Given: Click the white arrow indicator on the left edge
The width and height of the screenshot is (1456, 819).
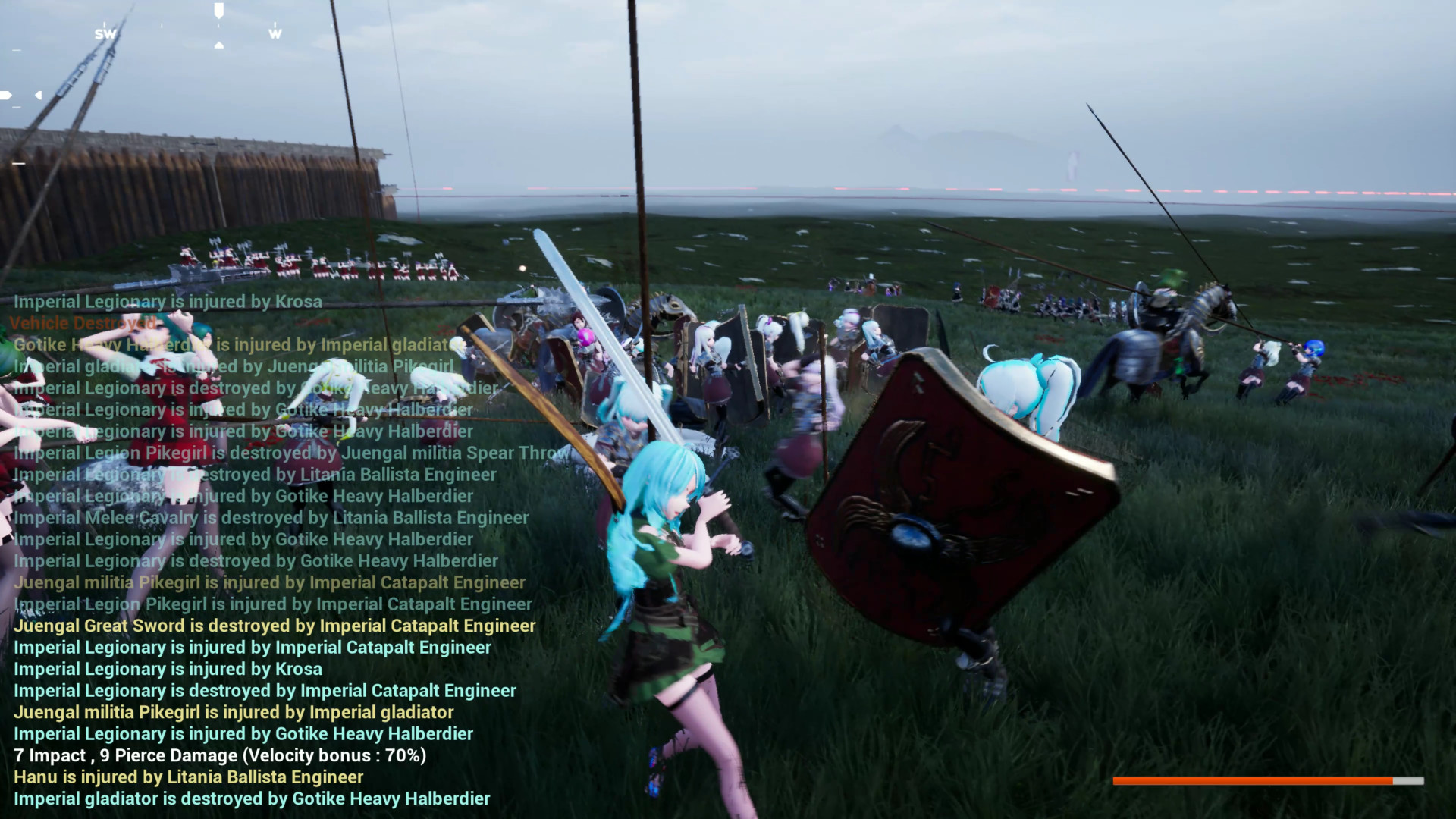Looking at the screenshot, I should pos(6,95).
